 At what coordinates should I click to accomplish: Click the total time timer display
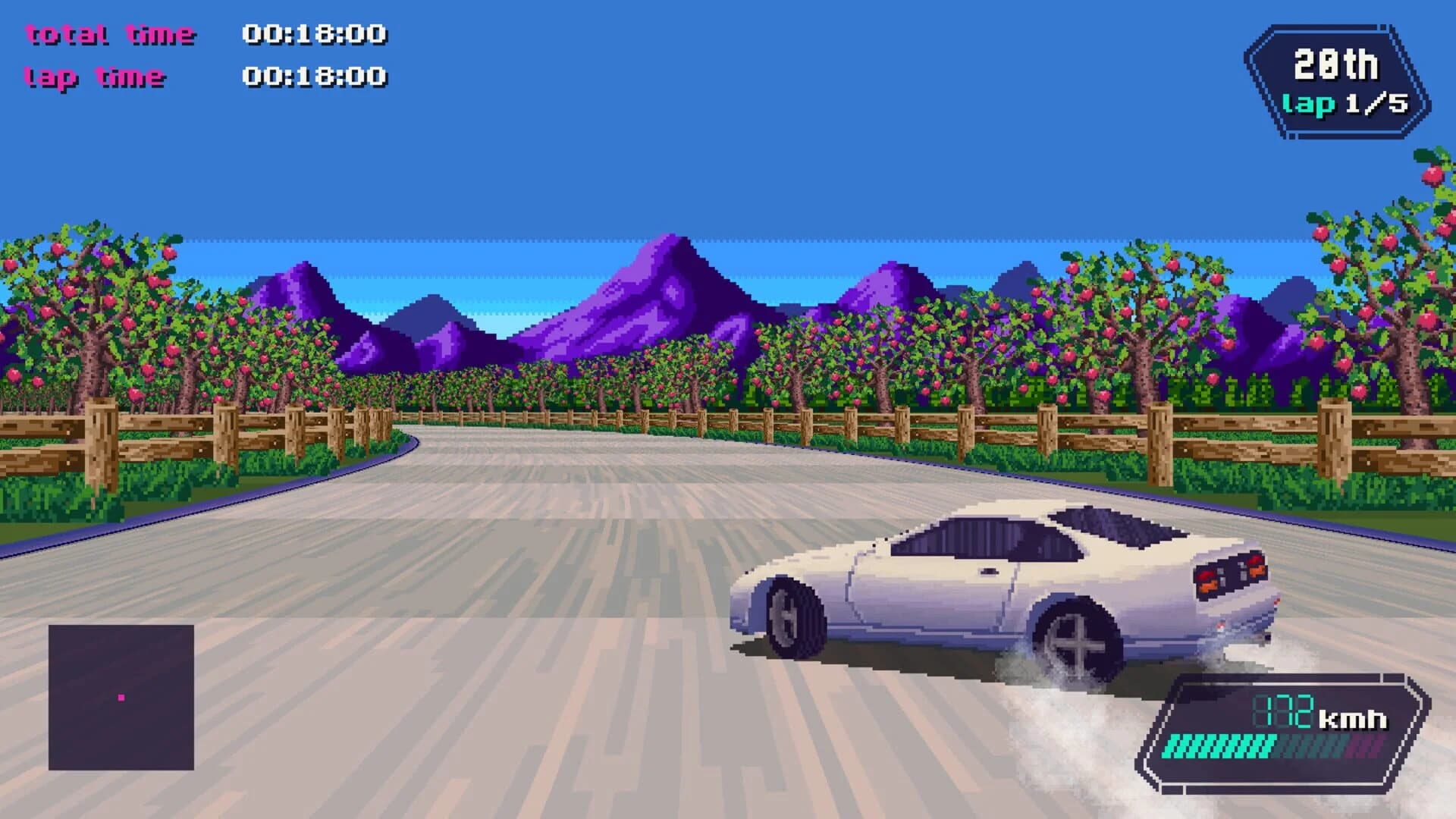(110, 33)
